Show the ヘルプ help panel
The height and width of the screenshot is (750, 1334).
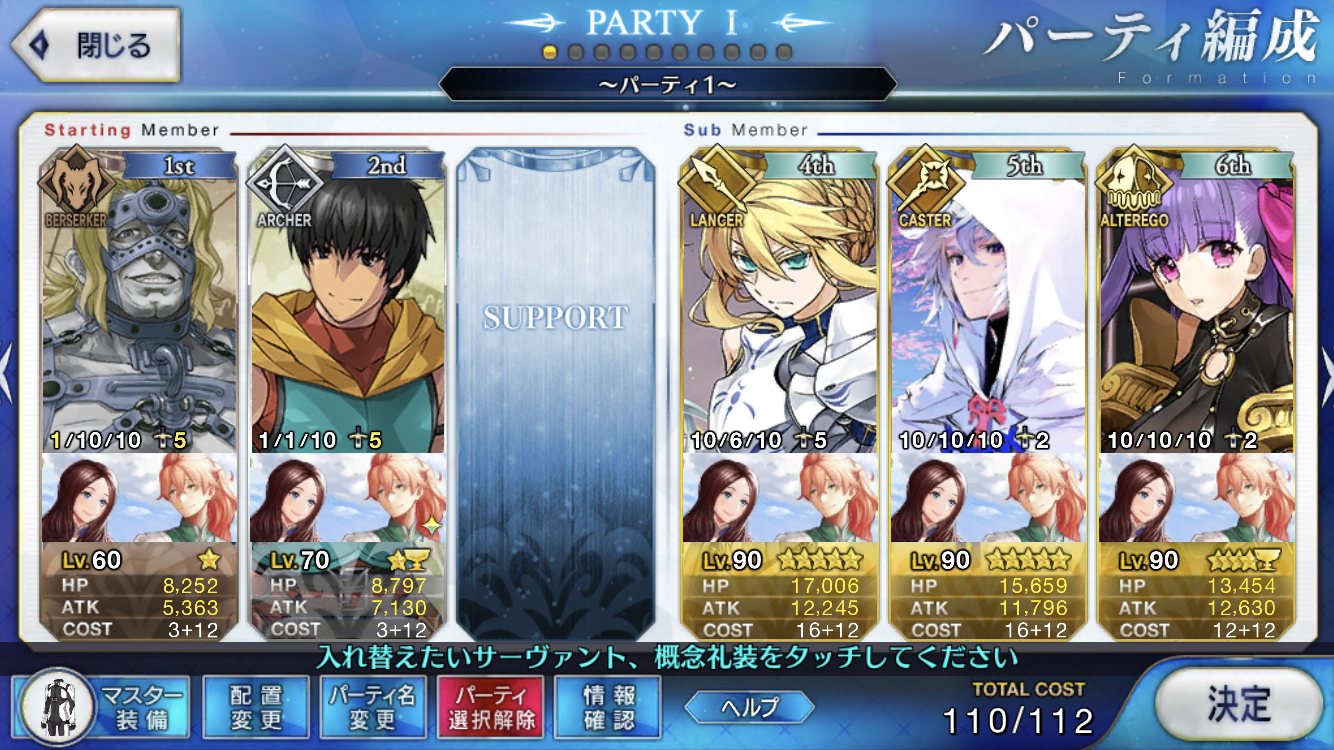tap(749, 707)
